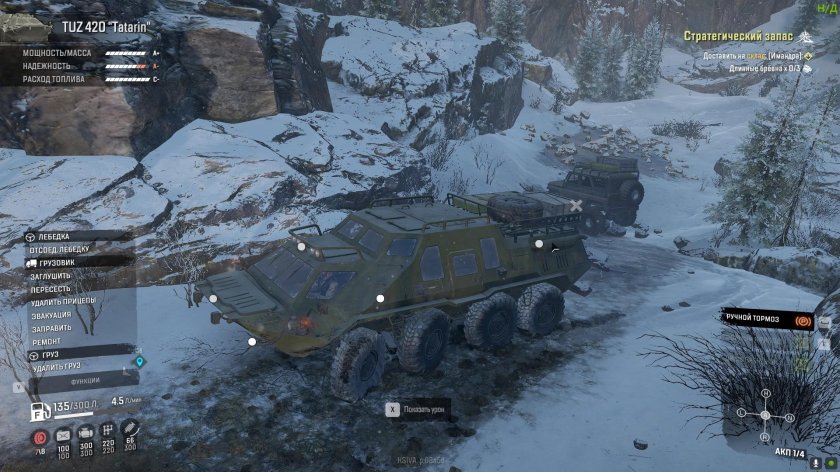Select Заглушить to shut off engine
This screenshot has height=472, width=840.
(x=50, y=275)
